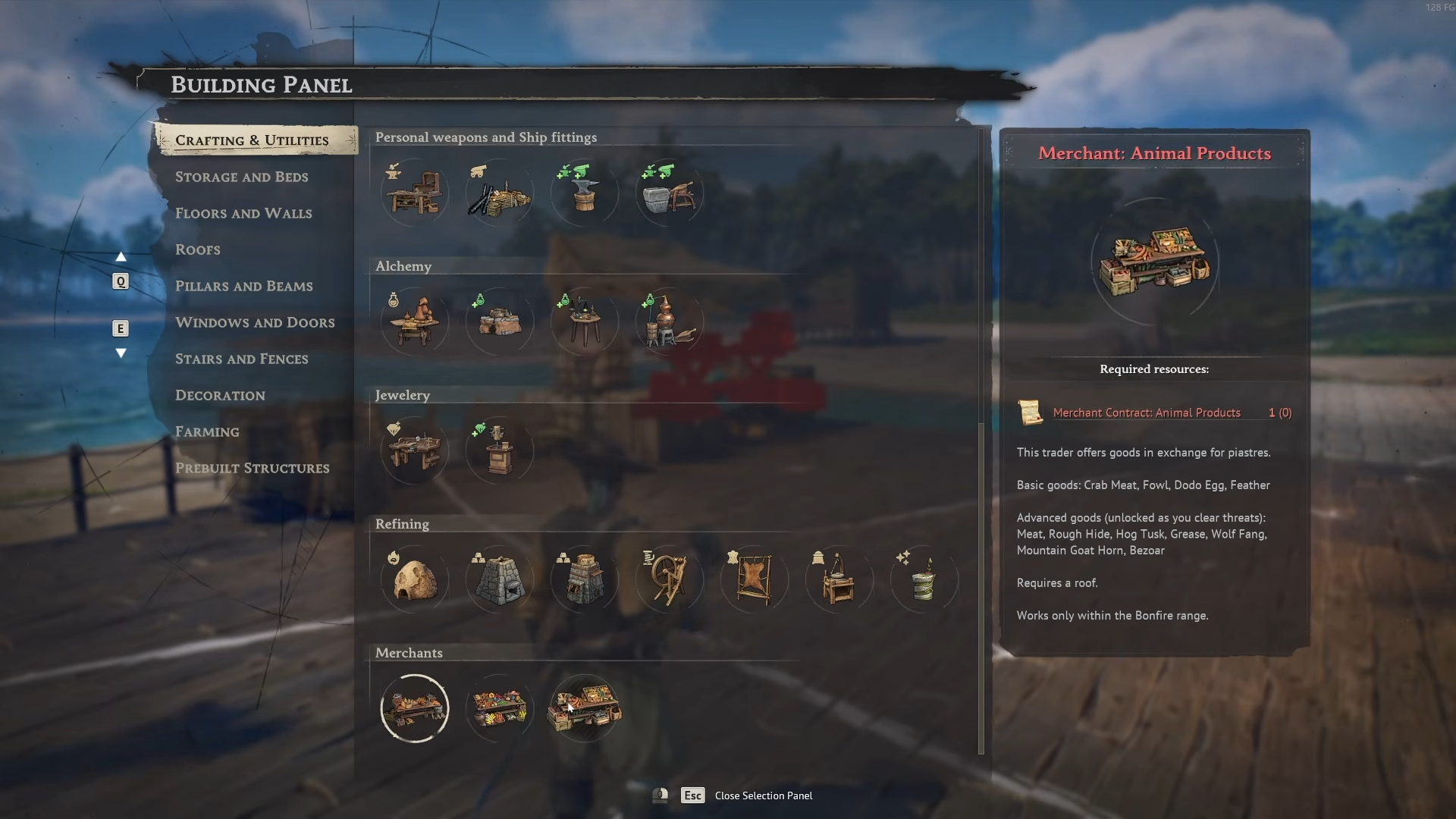Viewport: 1456px width, 819px height.
Task: Choose the cannon ship fittings workbench
Action: (499, 193)
